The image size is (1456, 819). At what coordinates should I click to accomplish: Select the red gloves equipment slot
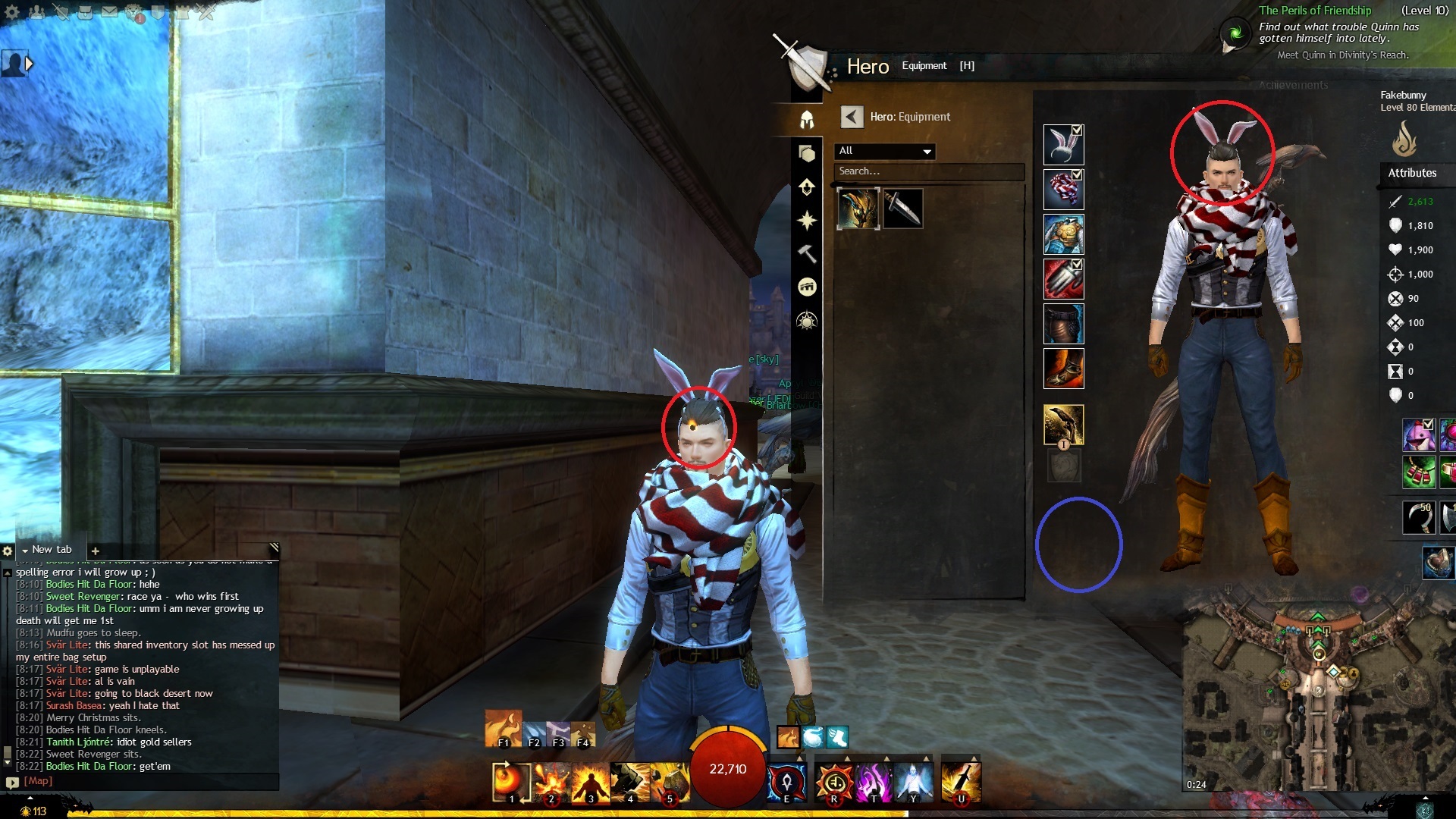[x=1063, y=279]
